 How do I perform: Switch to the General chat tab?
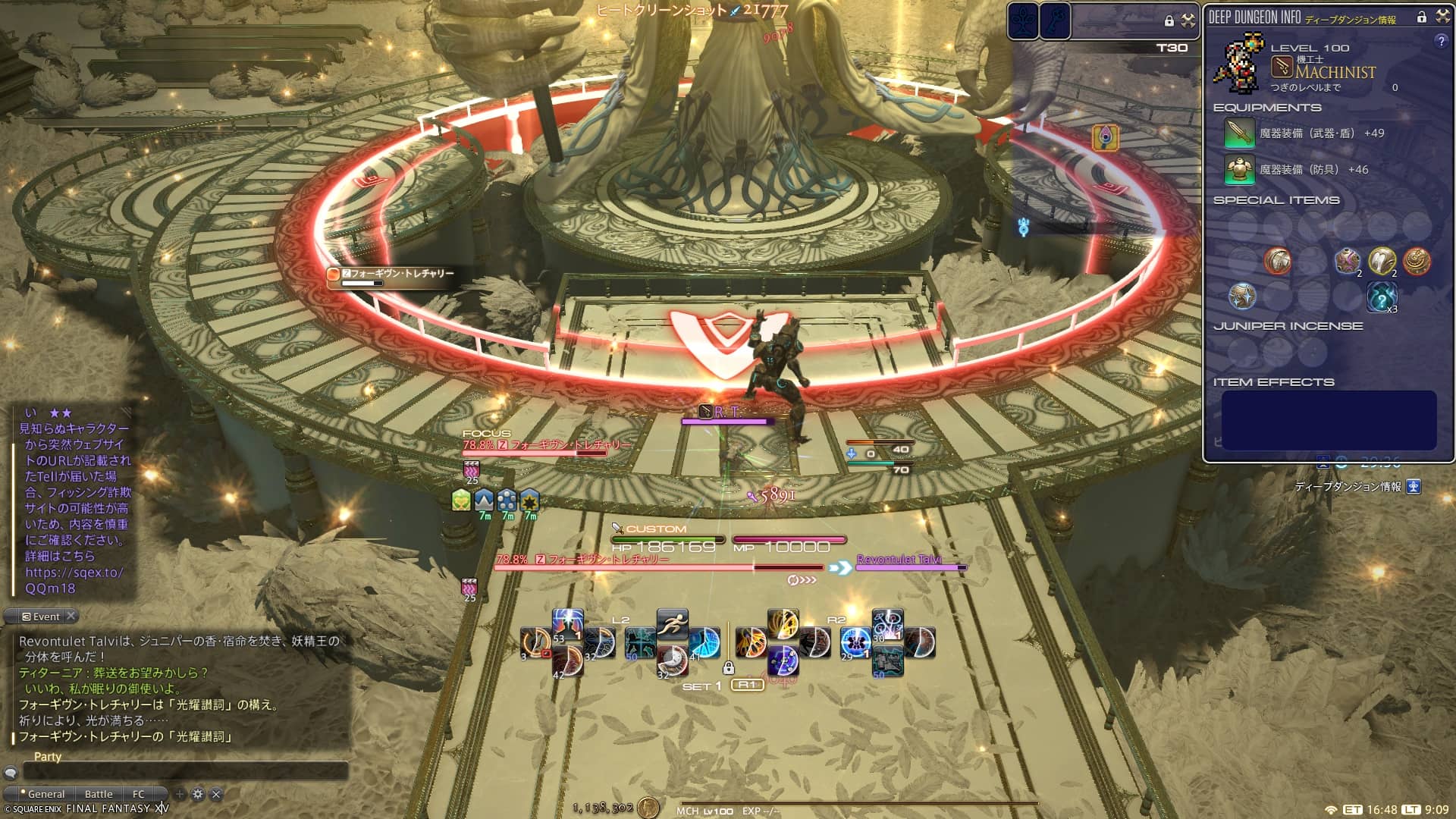click(45, 794)
